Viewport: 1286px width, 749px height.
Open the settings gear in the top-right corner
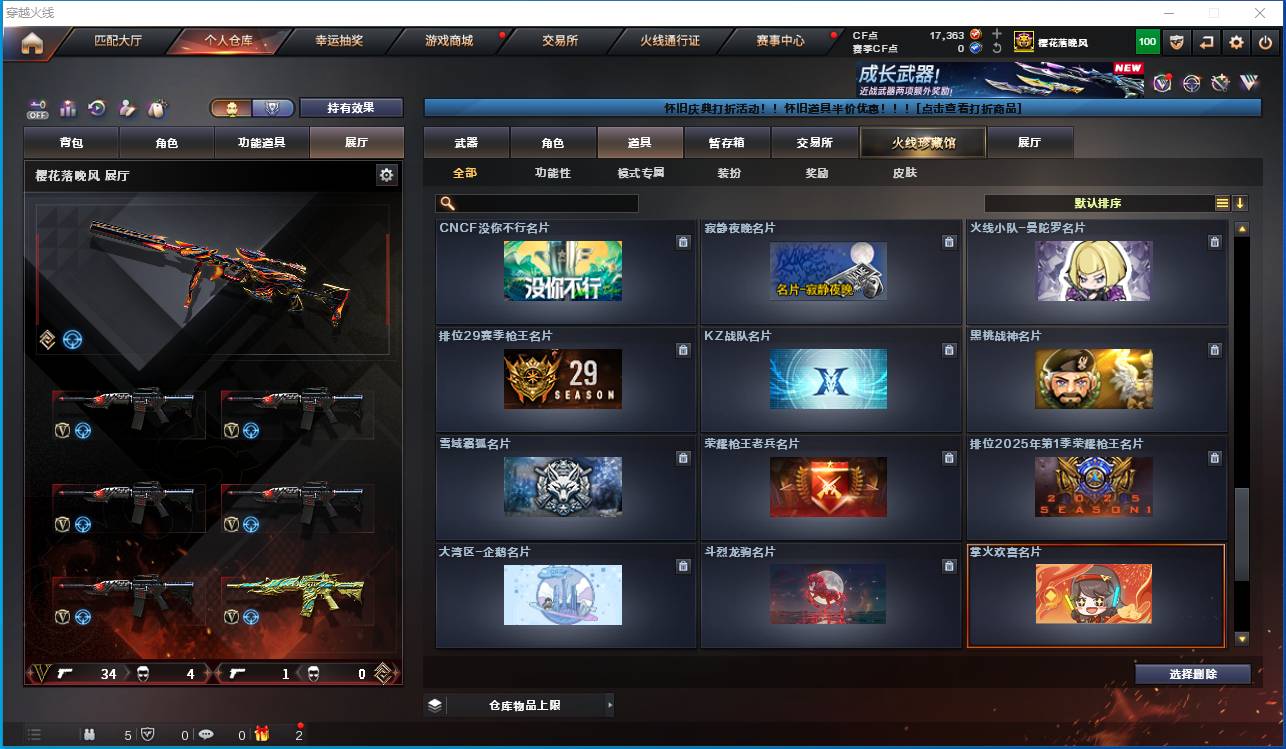[1237, 43]
